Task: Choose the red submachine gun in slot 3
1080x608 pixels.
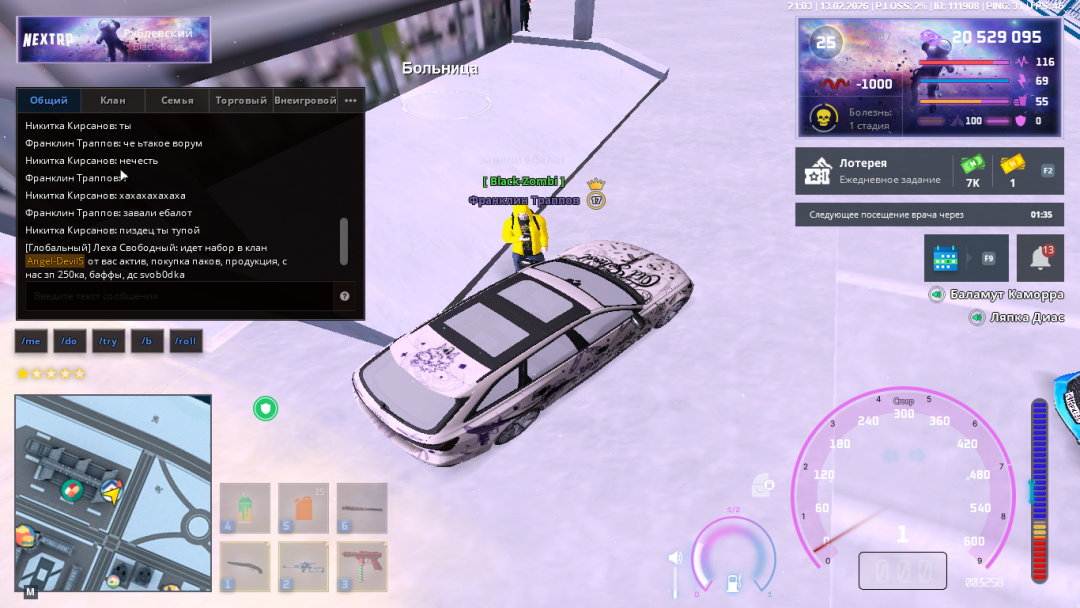Action: coord(362,566)
